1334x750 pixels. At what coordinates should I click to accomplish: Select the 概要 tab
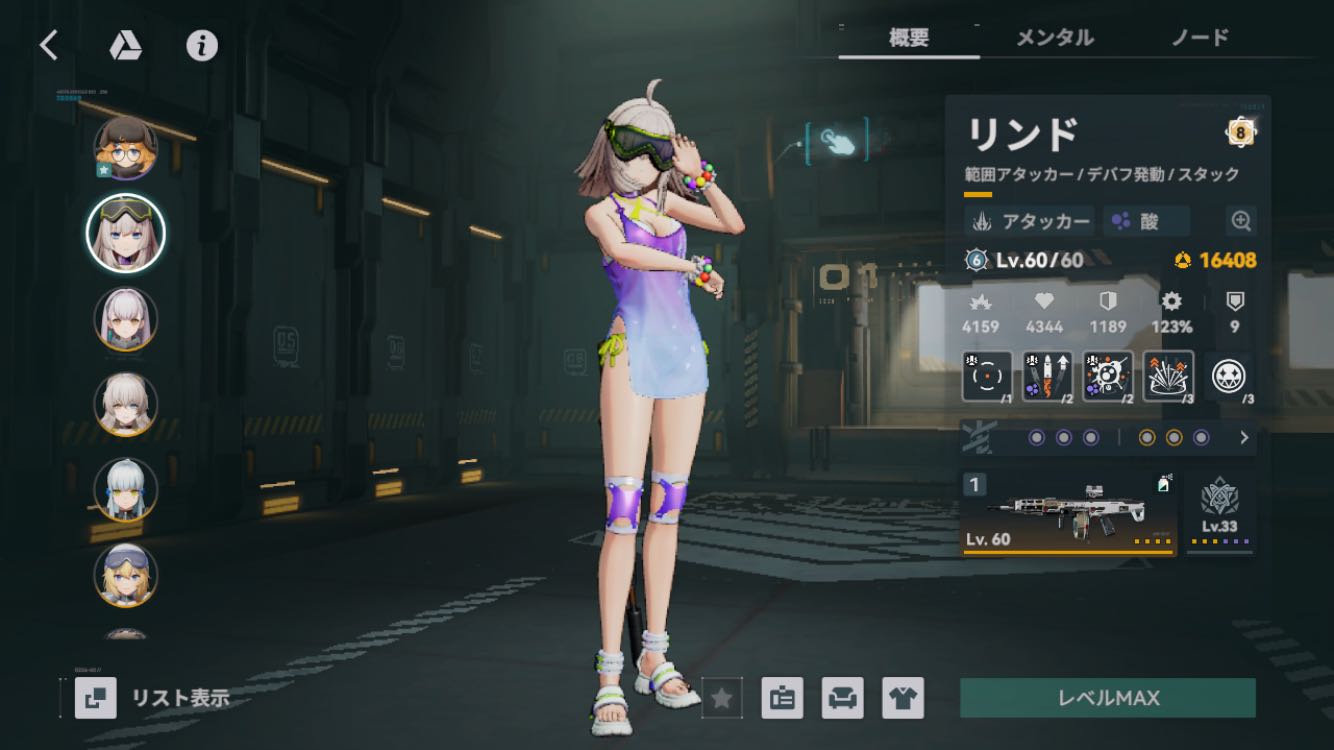(x=908, y=38)
